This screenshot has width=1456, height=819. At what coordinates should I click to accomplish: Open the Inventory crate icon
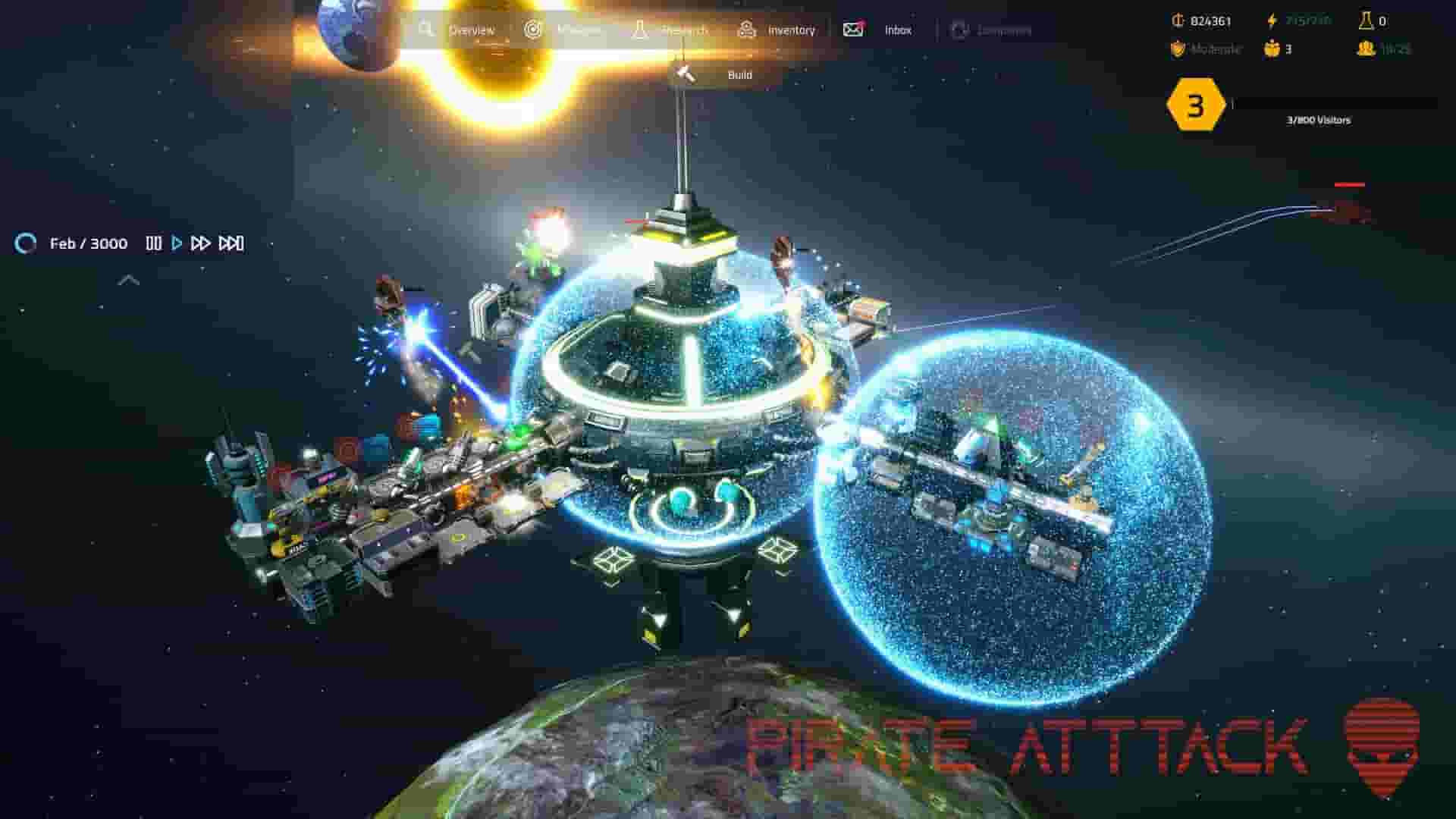747,30
